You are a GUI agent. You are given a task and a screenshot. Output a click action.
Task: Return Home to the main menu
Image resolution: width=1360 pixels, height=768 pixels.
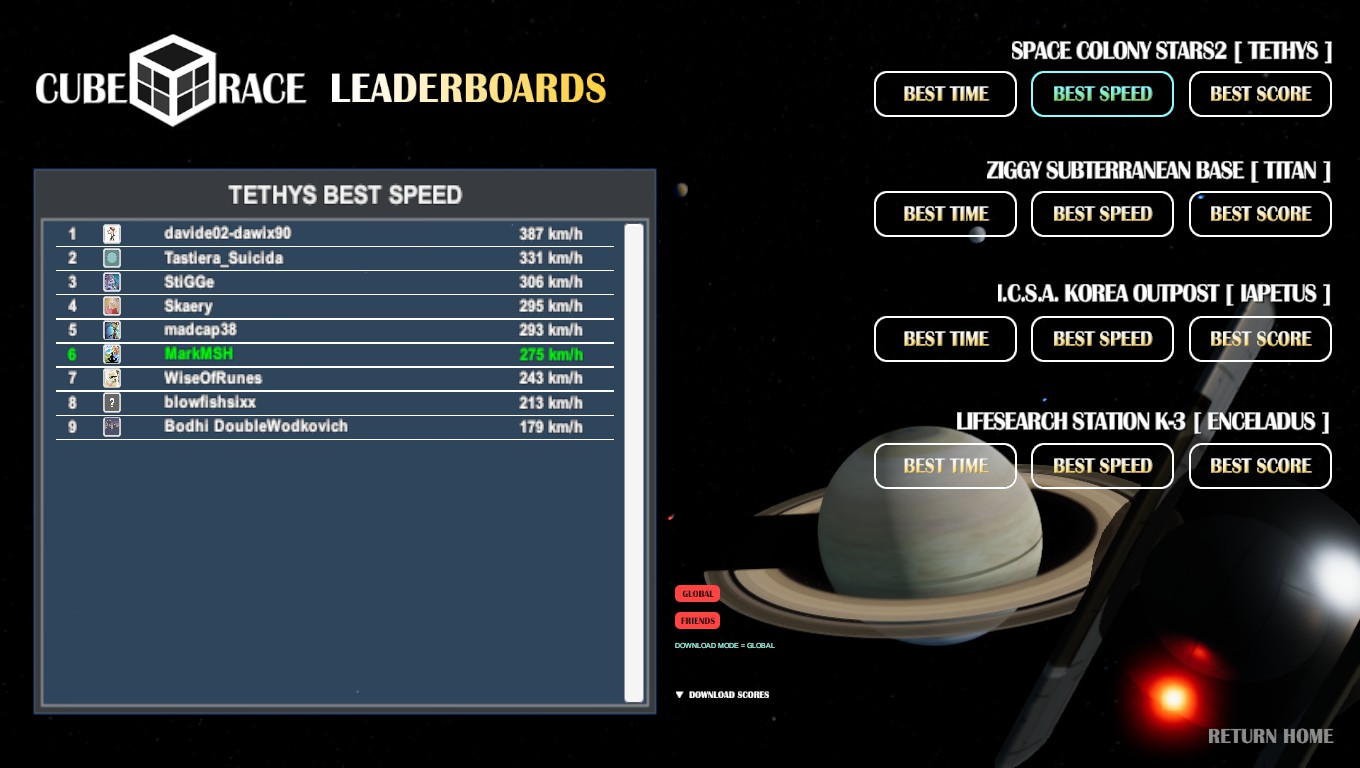pyautogui.click(x=1270, y=737)
